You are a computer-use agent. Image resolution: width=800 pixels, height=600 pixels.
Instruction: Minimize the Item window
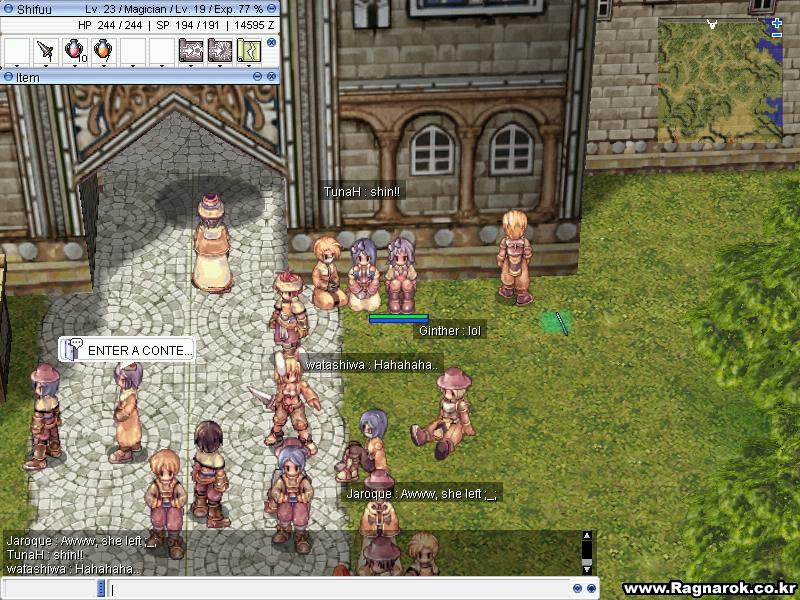[x=257, y=76]
